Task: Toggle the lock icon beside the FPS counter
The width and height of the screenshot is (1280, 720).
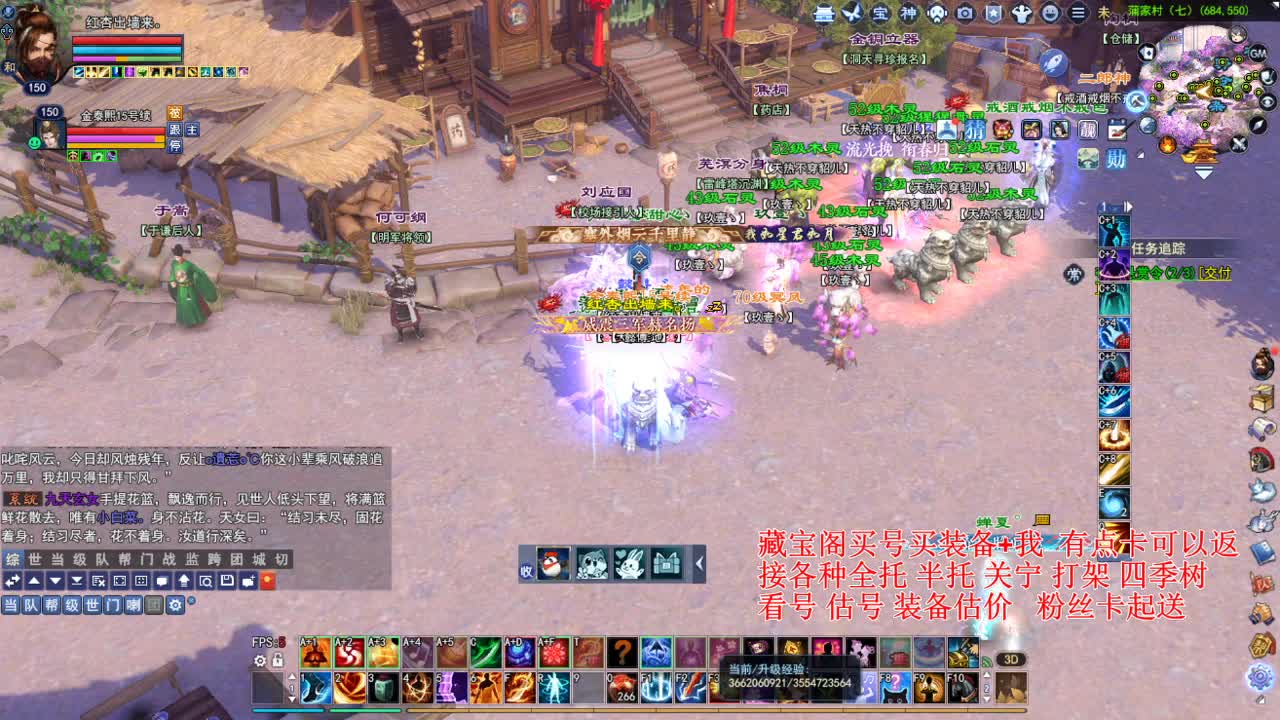Action: coord(277,660)
